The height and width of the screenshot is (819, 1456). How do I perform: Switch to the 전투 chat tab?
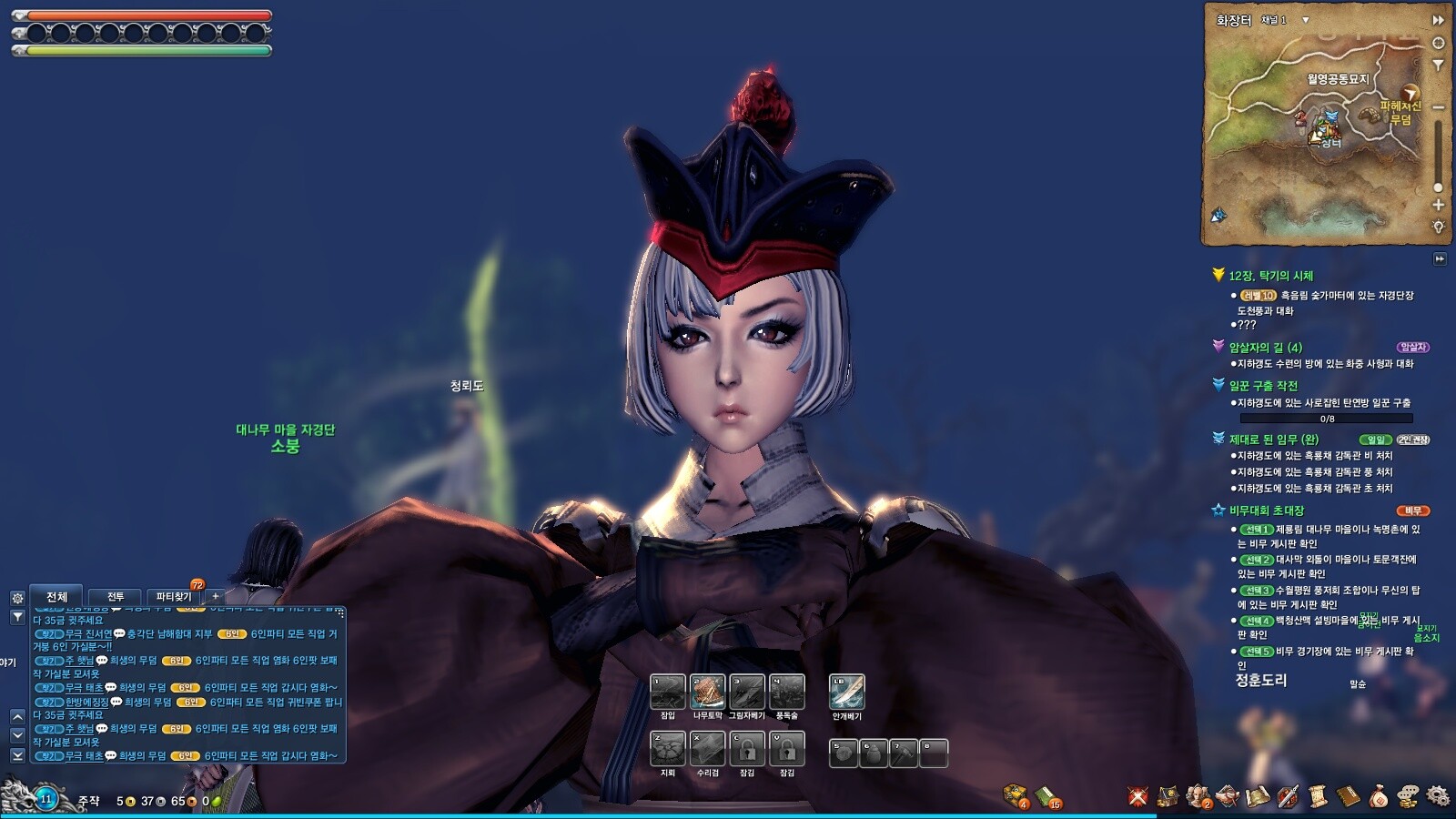pyautogui.click(x=115, y=597)
